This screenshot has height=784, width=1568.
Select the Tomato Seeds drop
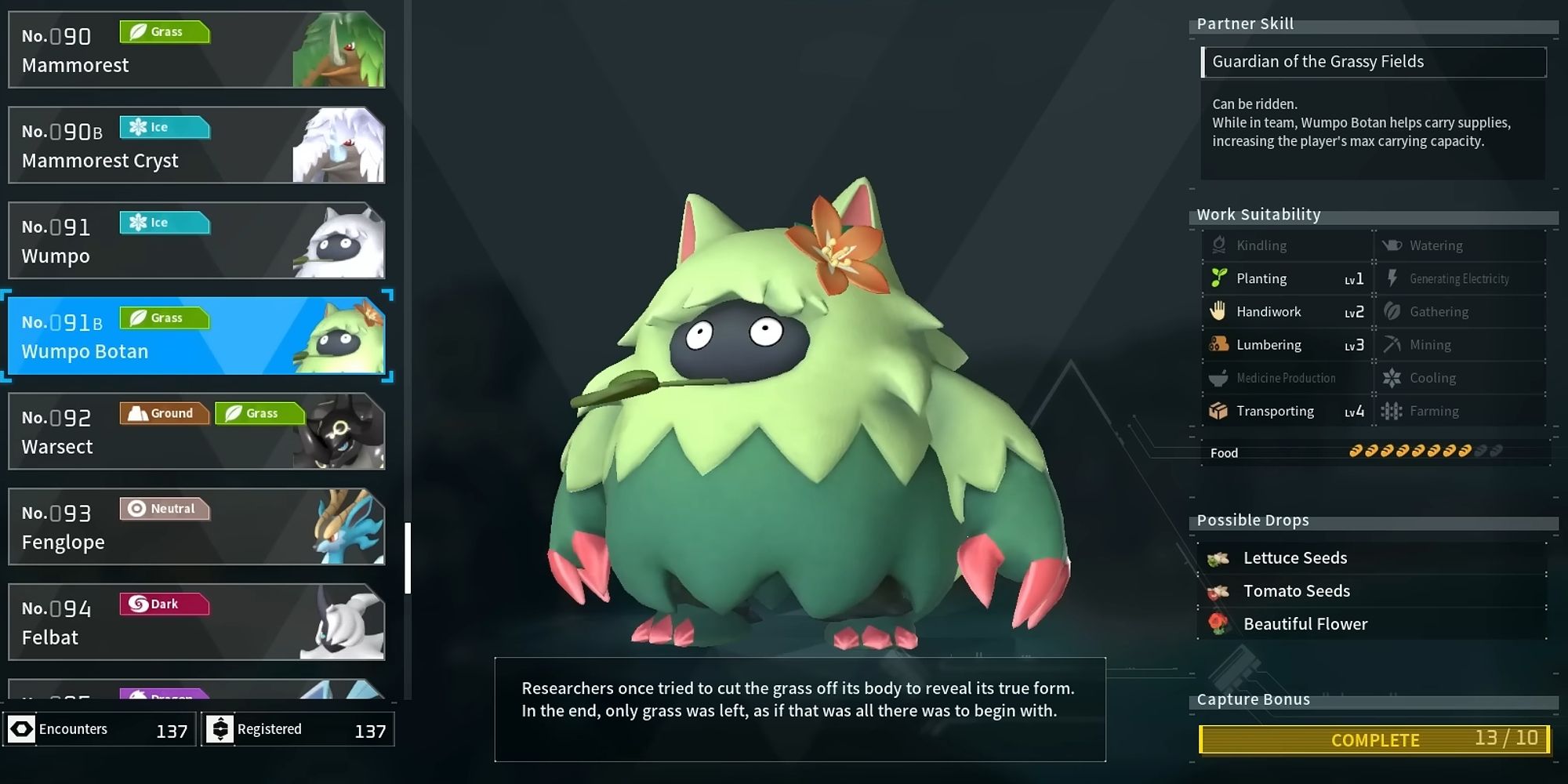(x=1372, y=591)
